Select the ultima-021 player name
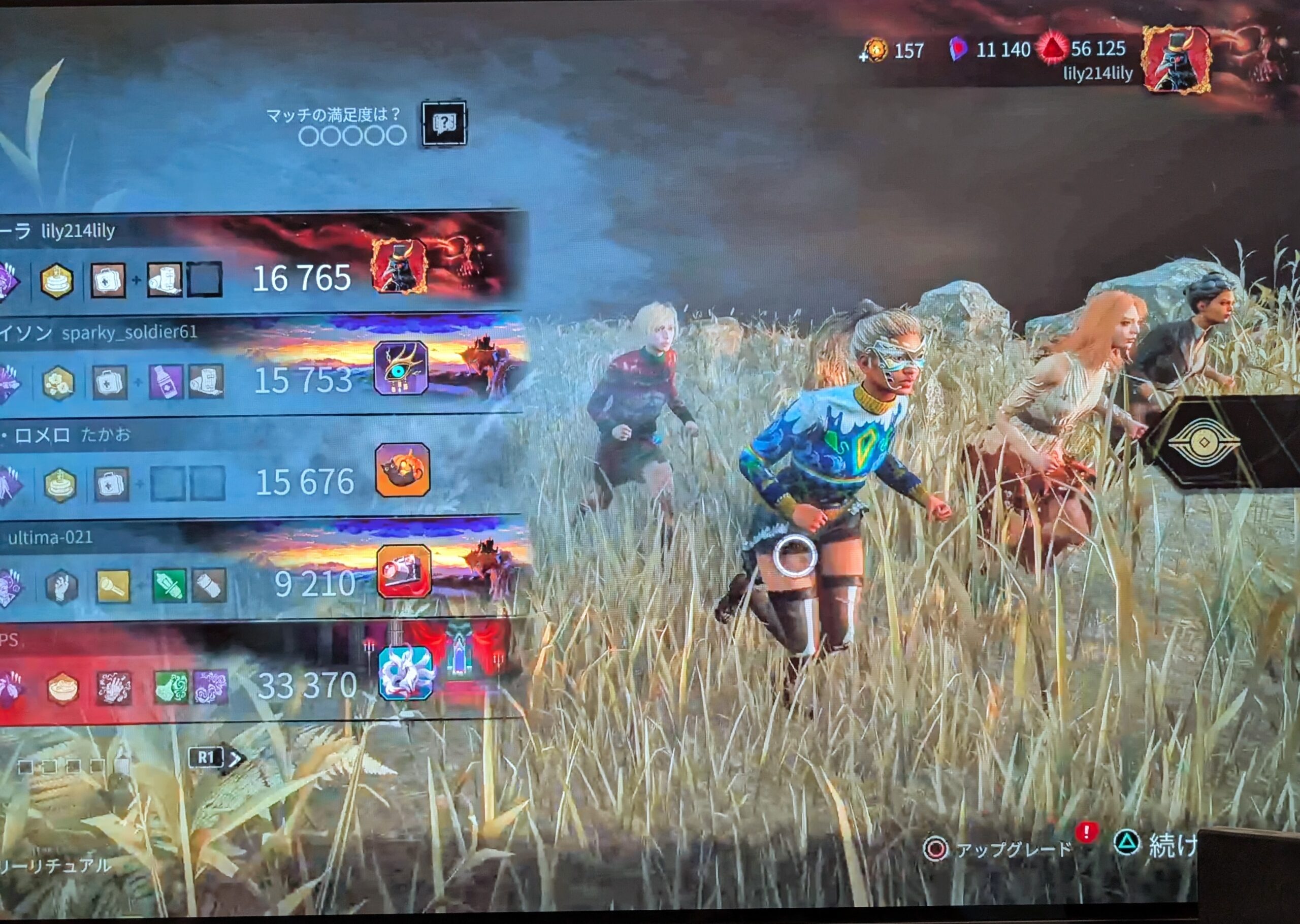Image resolution: width=1300 pixels, height=924 pixels. coord(51,537)
